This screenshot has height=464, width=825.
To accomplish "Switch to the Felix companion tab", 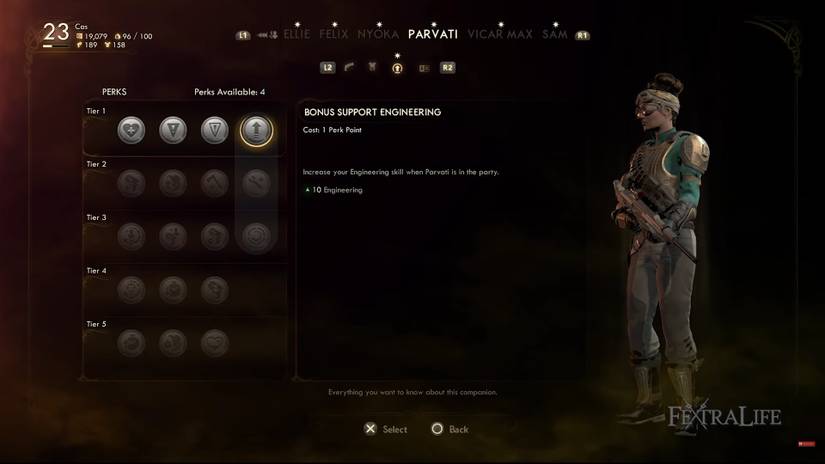I will [x=334, y=34].
